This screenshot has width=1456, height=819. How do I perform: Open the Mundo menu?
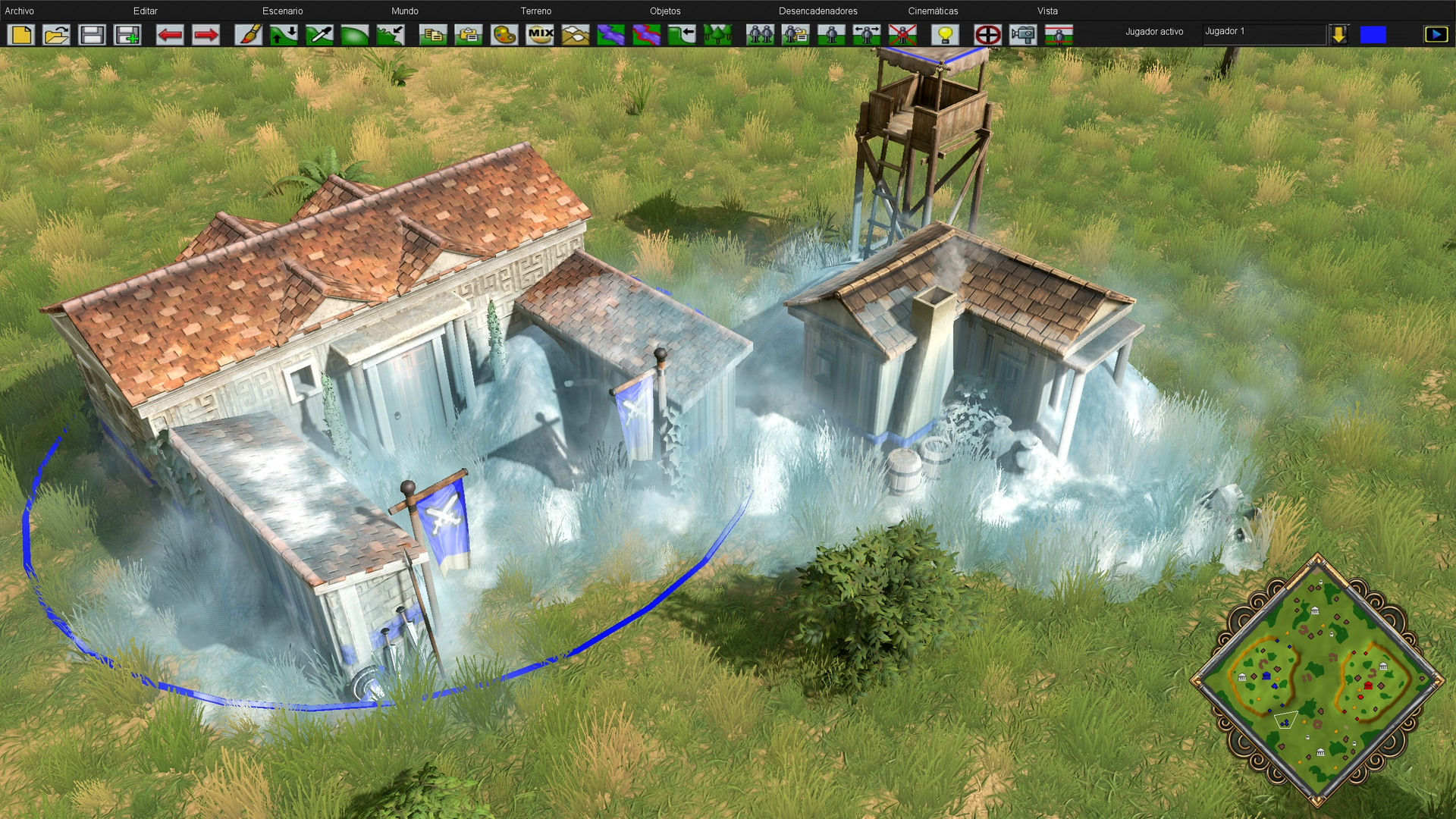tap(404, 11)
